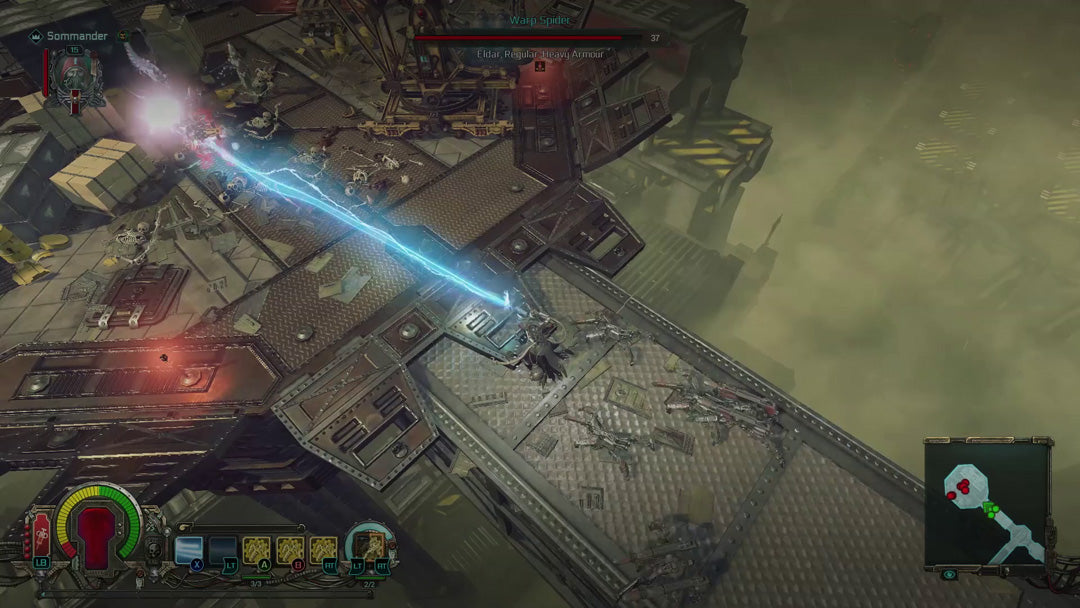This screenshot has height=608, width=1080.
Task: Open the minimap
Action: click(x=986, y=502)
